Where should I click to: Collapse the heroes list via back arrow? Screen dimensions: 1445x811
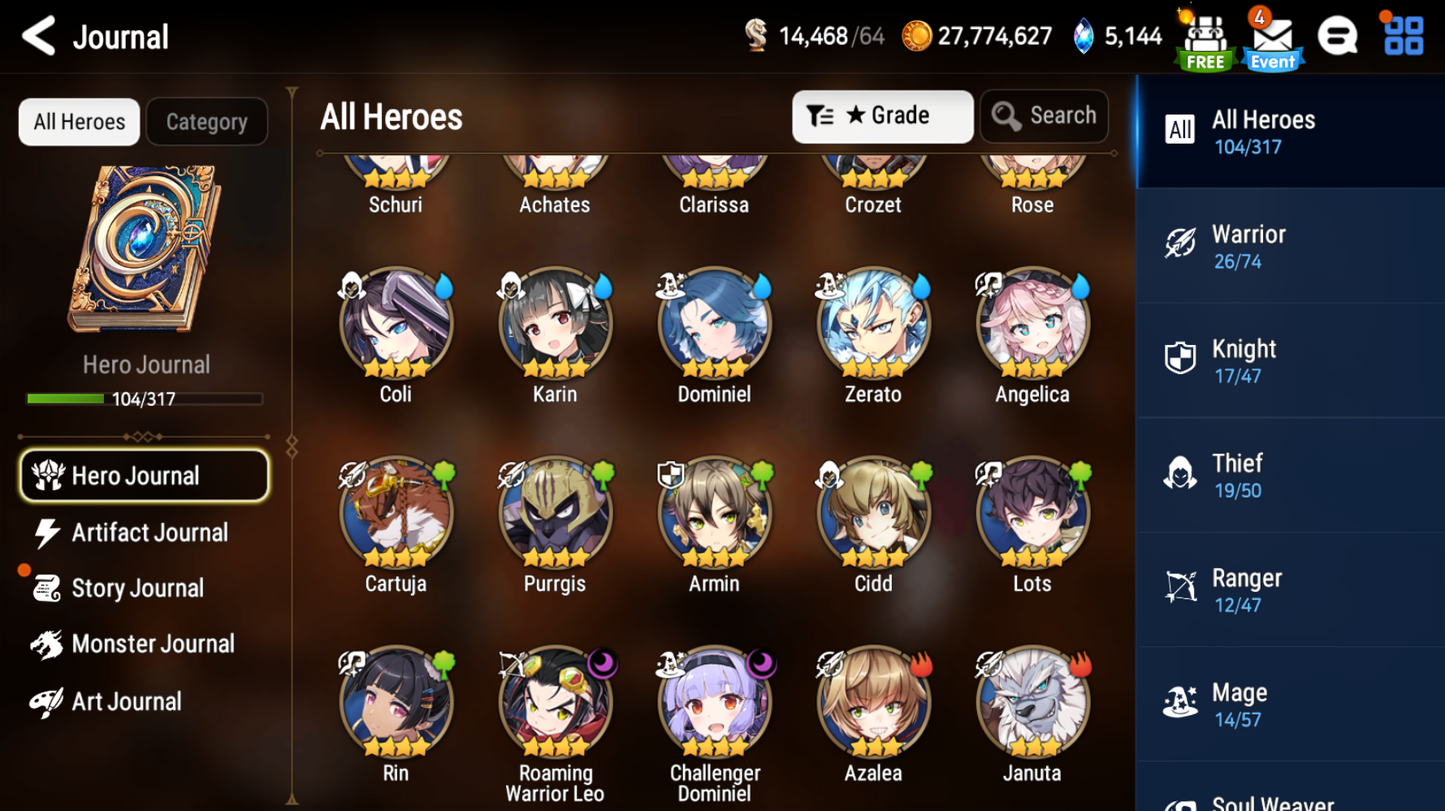click(36, 36)
